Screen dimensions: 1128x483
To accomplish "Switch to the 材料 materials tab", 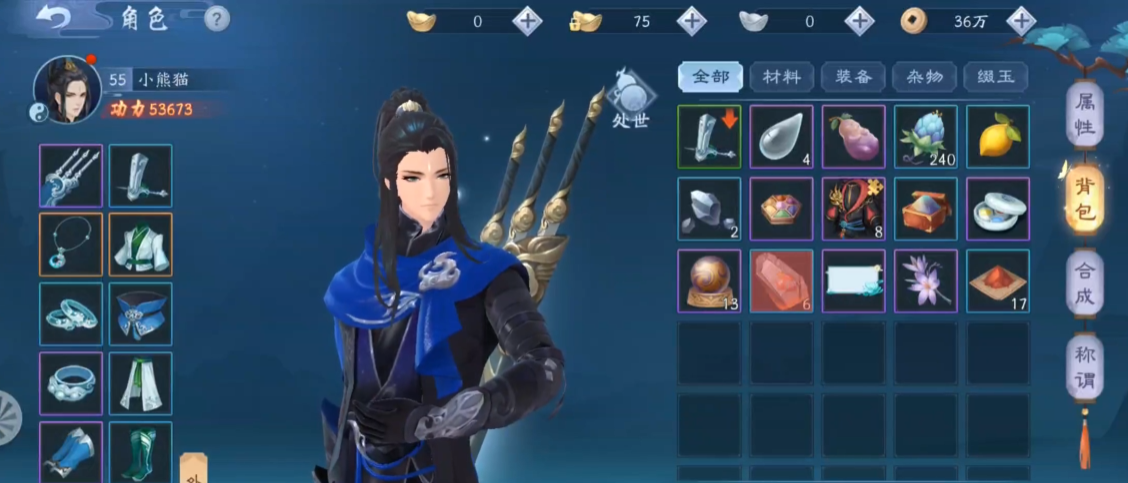I will click(x=781, y=77).
